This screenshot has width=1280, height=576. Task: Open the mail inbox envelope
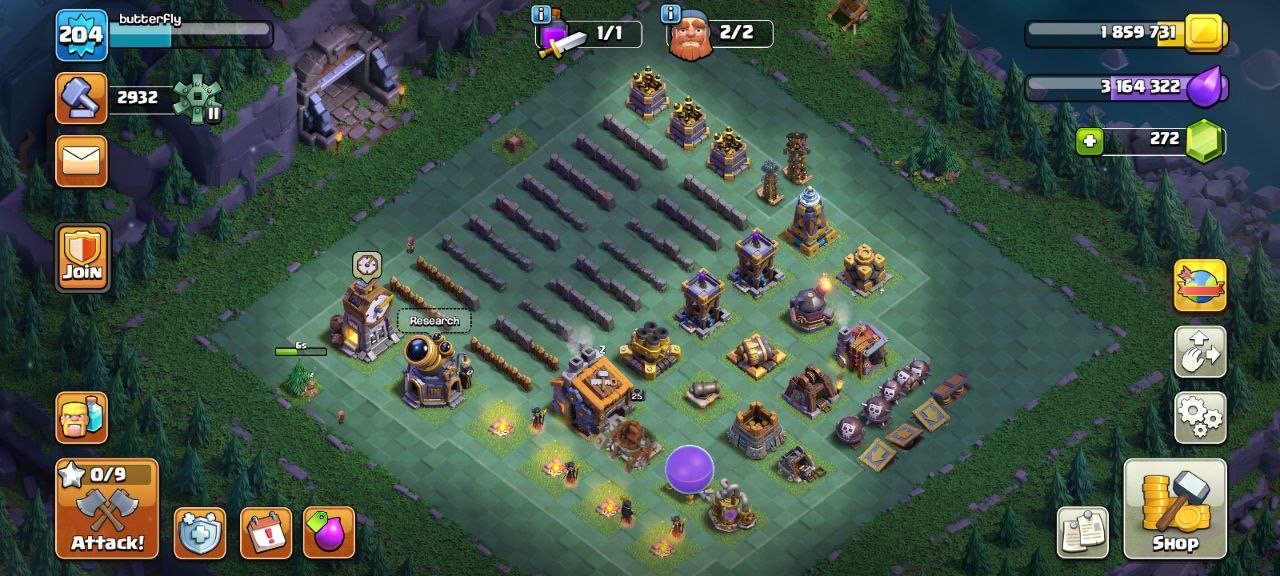pos(81,161)
